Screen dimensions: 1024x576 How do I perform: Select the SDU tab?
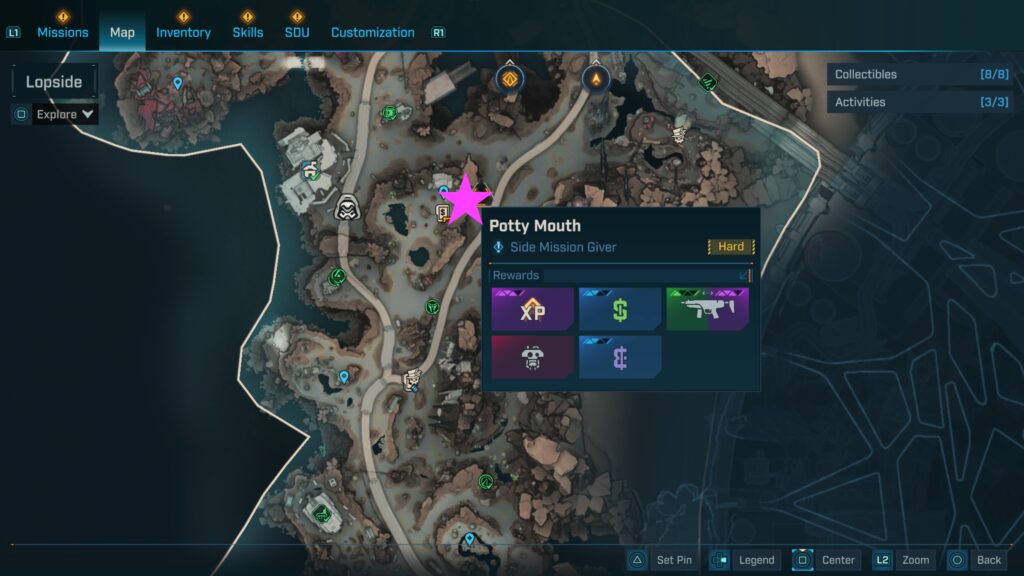point(296,32)
